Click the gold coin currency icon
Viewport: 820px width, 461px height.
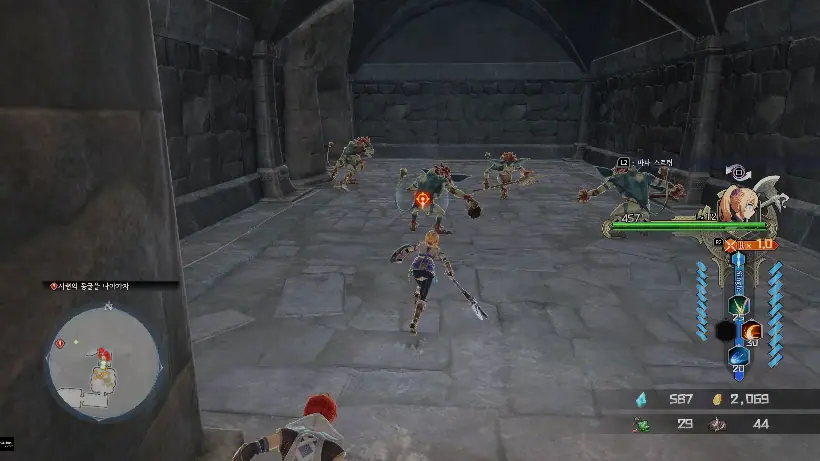[x=716, y=399]
